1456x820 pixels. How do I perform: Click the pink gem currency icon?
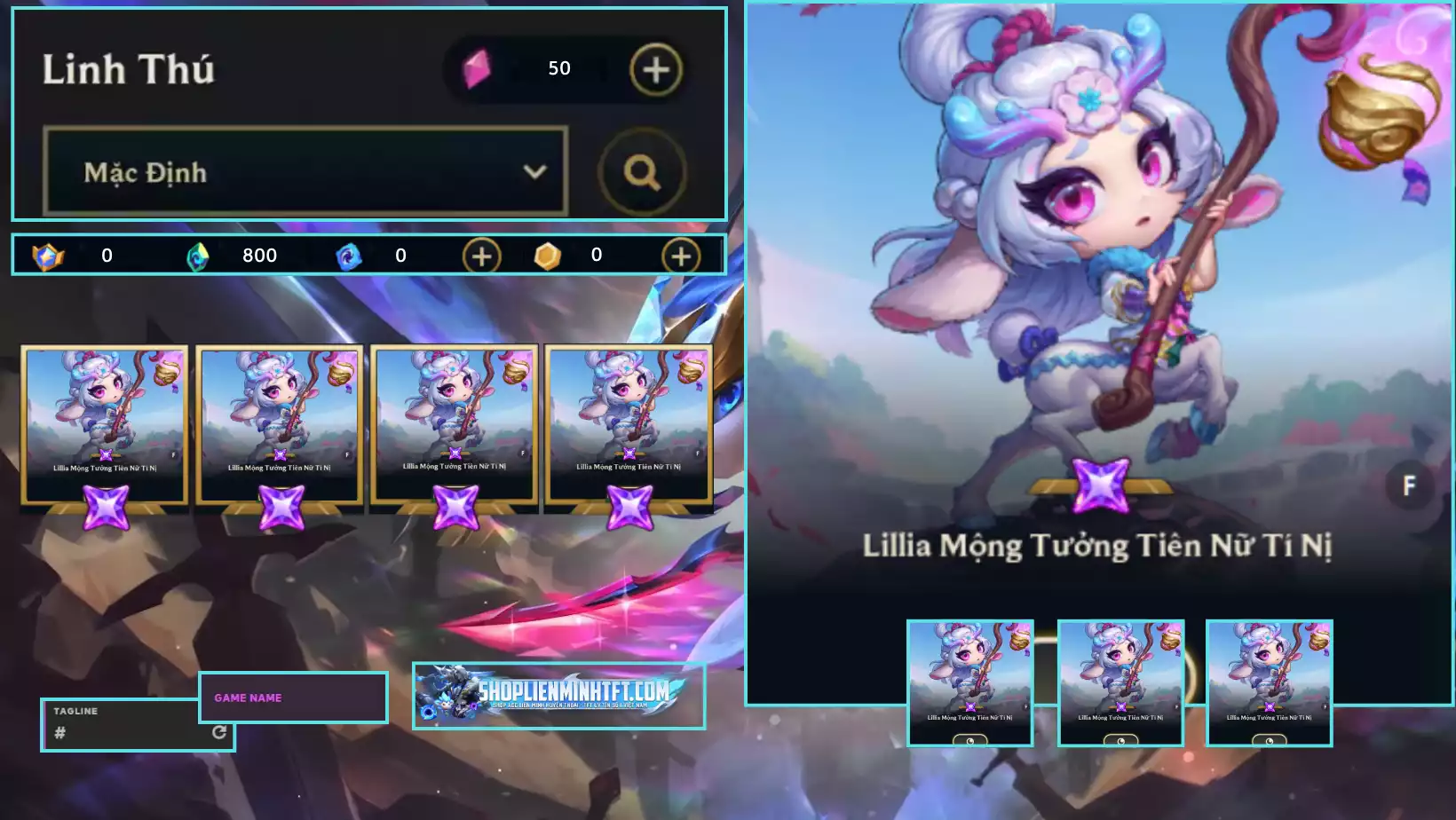476,67
